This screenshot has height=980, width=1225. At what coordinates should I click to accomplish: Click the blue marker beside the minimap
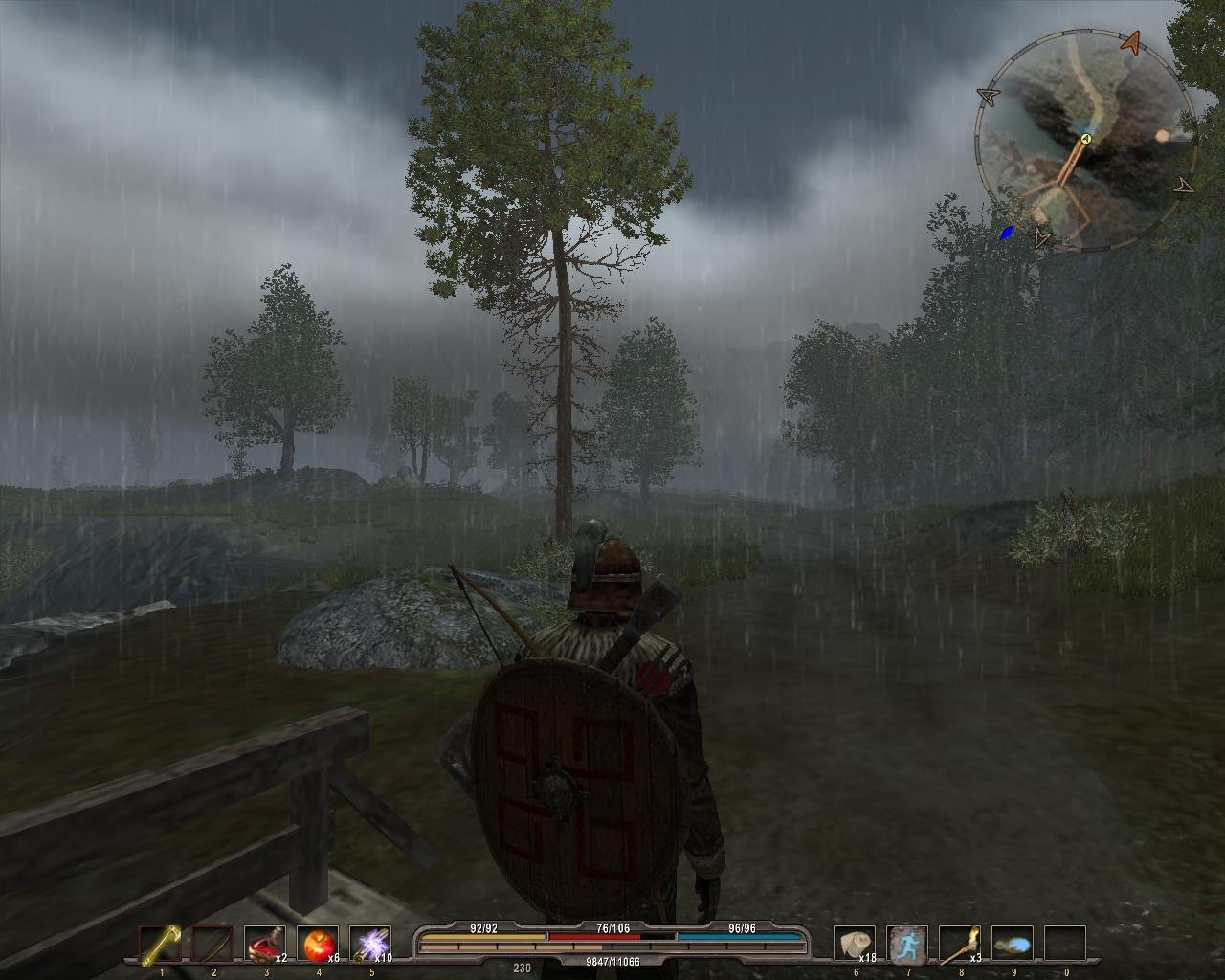tap(1007, 234)
